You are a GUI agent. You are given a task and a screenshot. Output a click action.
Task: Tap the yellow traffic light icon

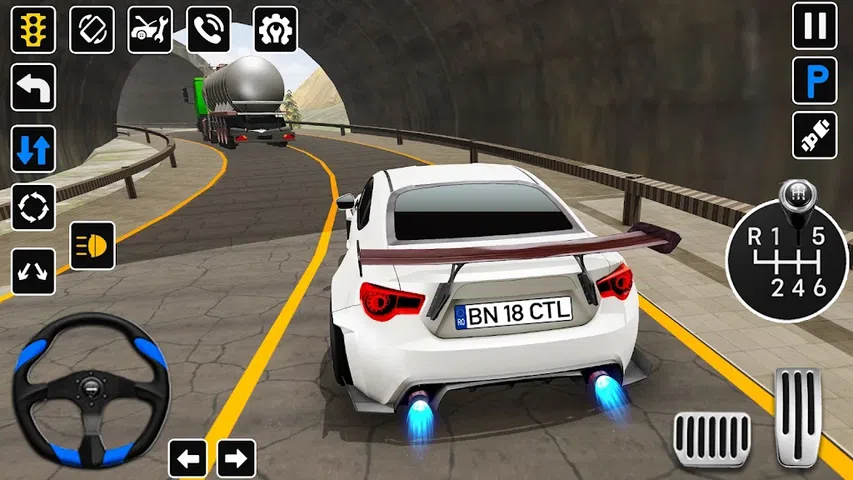[33, 30]
